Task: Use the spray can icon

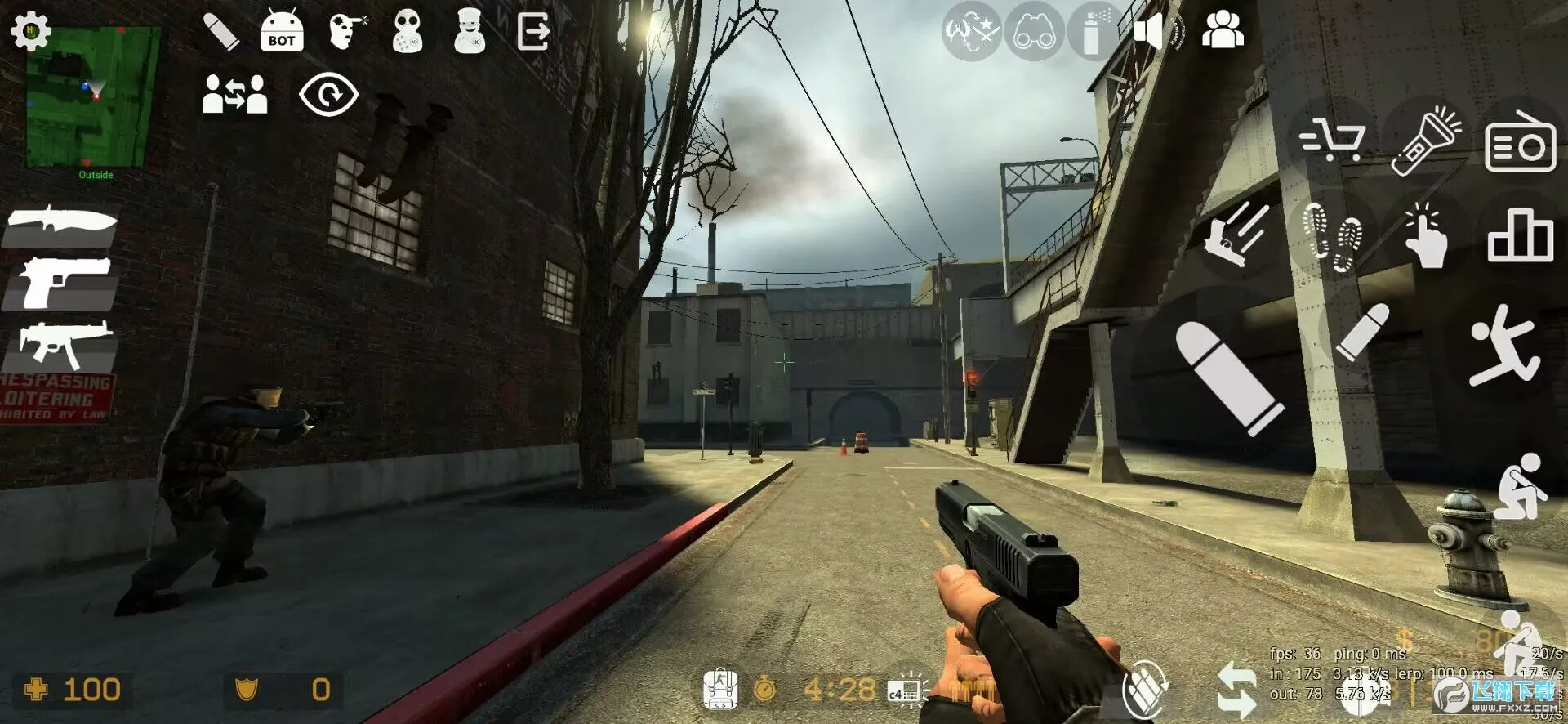Action: (1093, 33)
